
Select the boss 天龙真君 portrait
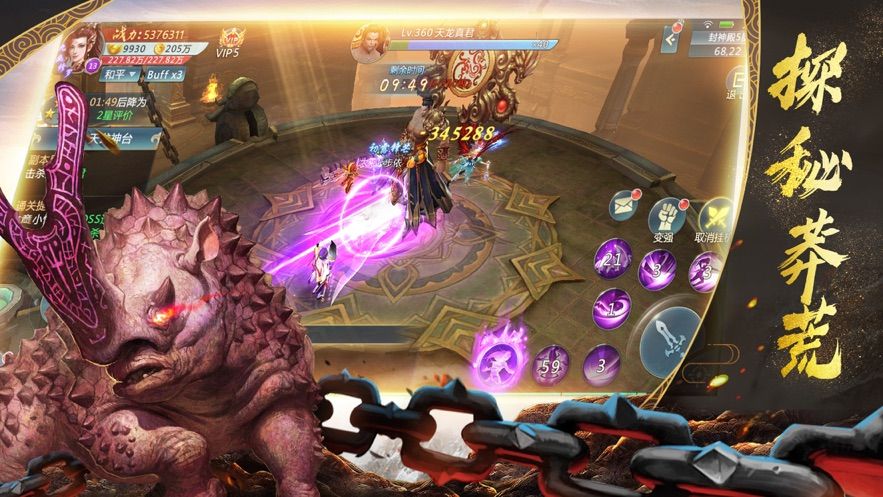366,43
